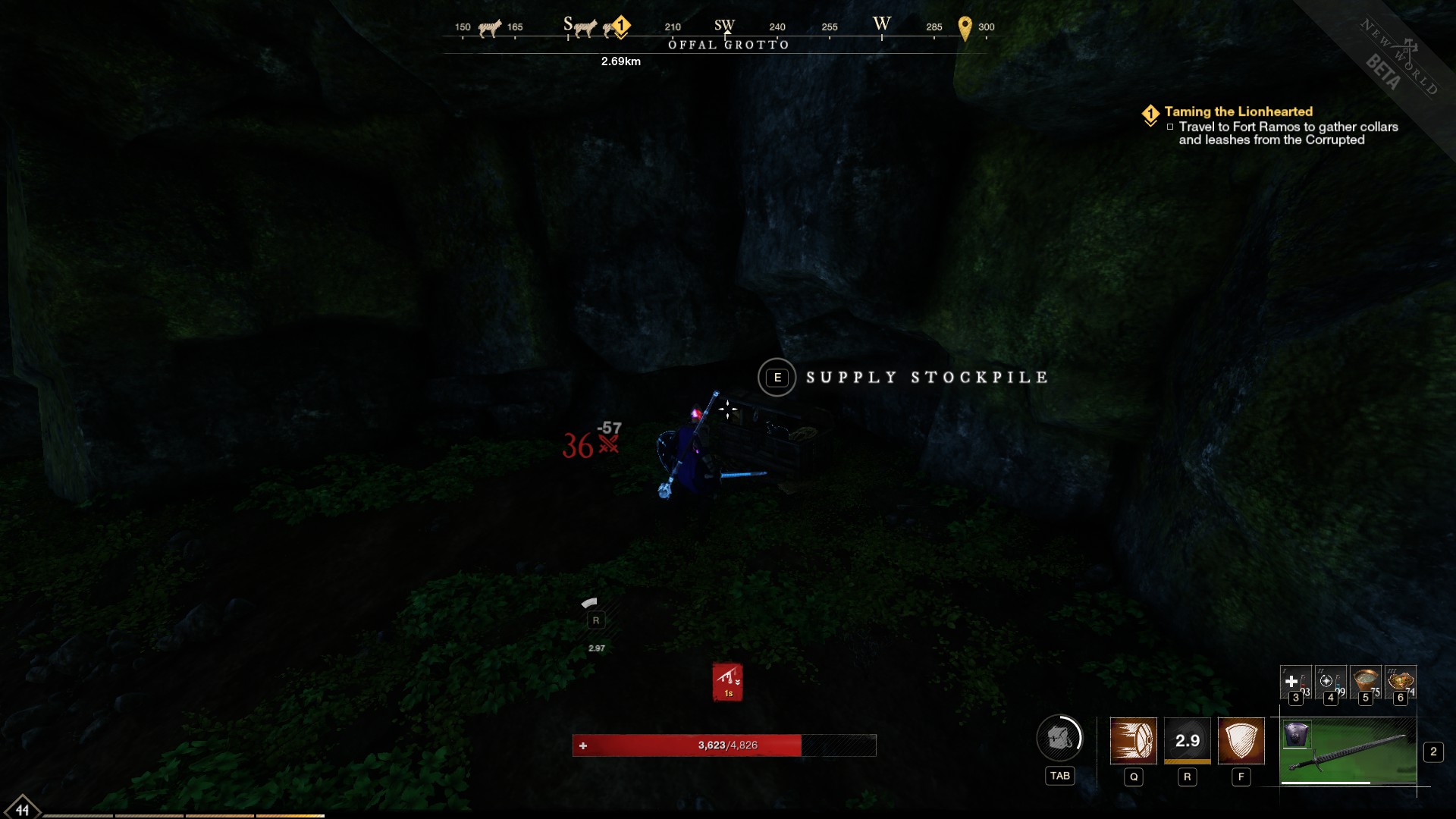This screenshot has height=819, width=1456.
Task: Eat the food ration in slot 6
Action: pos(1401,682)
